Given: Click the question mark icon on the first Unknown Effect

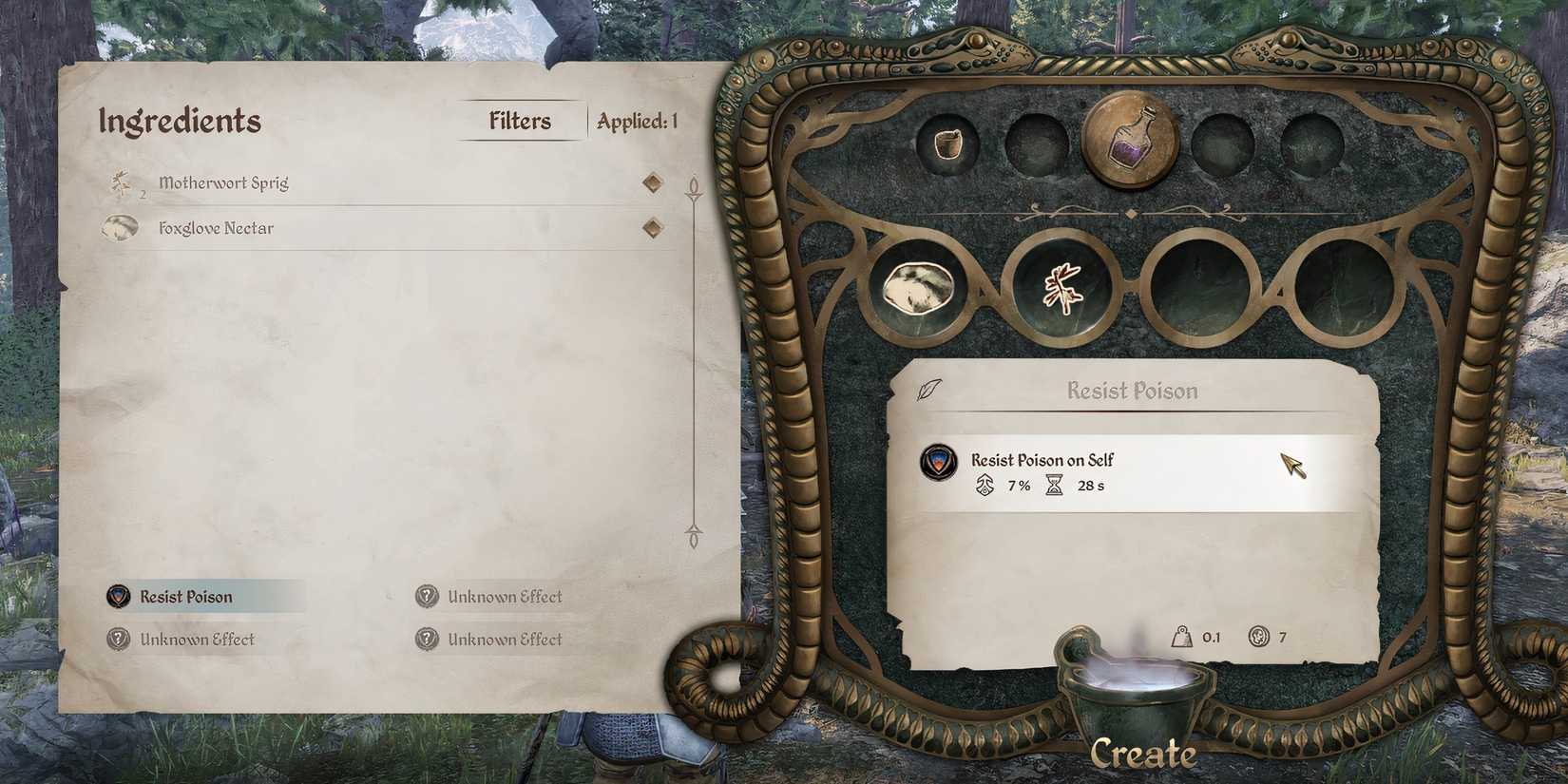Looking at the screenshot, I should coord(428,596).
